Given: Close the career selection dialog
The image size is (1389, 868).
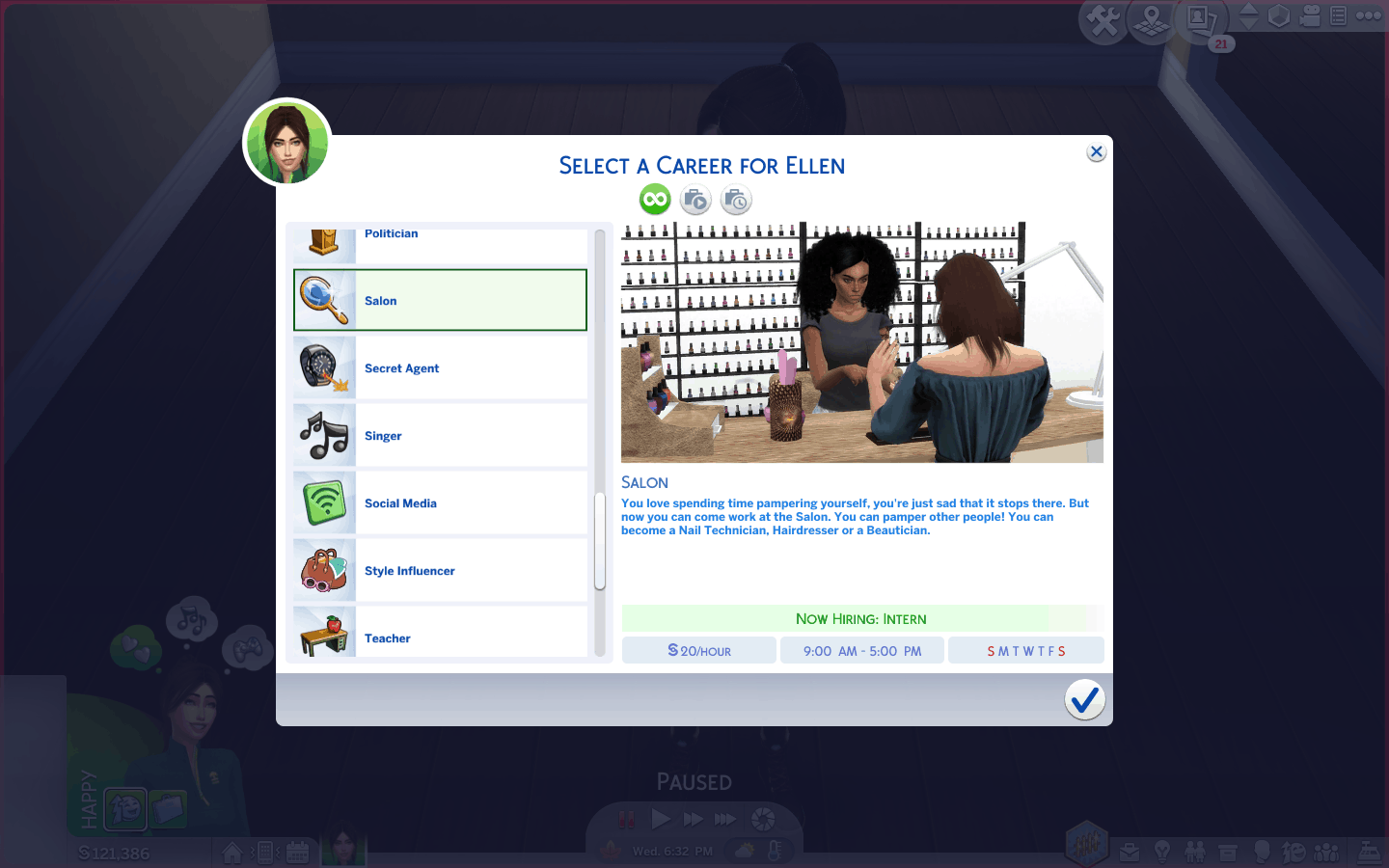Looking at the screenshot, I should coord(1096,152).
